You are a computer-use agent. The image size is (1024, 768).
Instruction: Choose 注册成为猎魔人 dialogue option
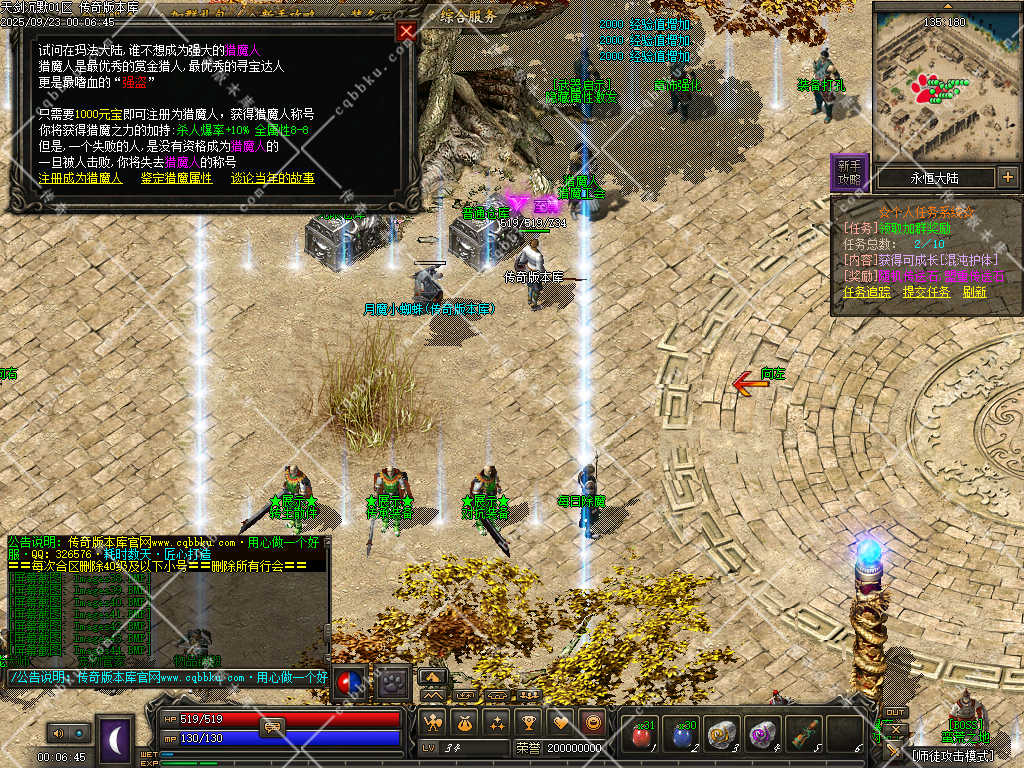coord(80,178)
